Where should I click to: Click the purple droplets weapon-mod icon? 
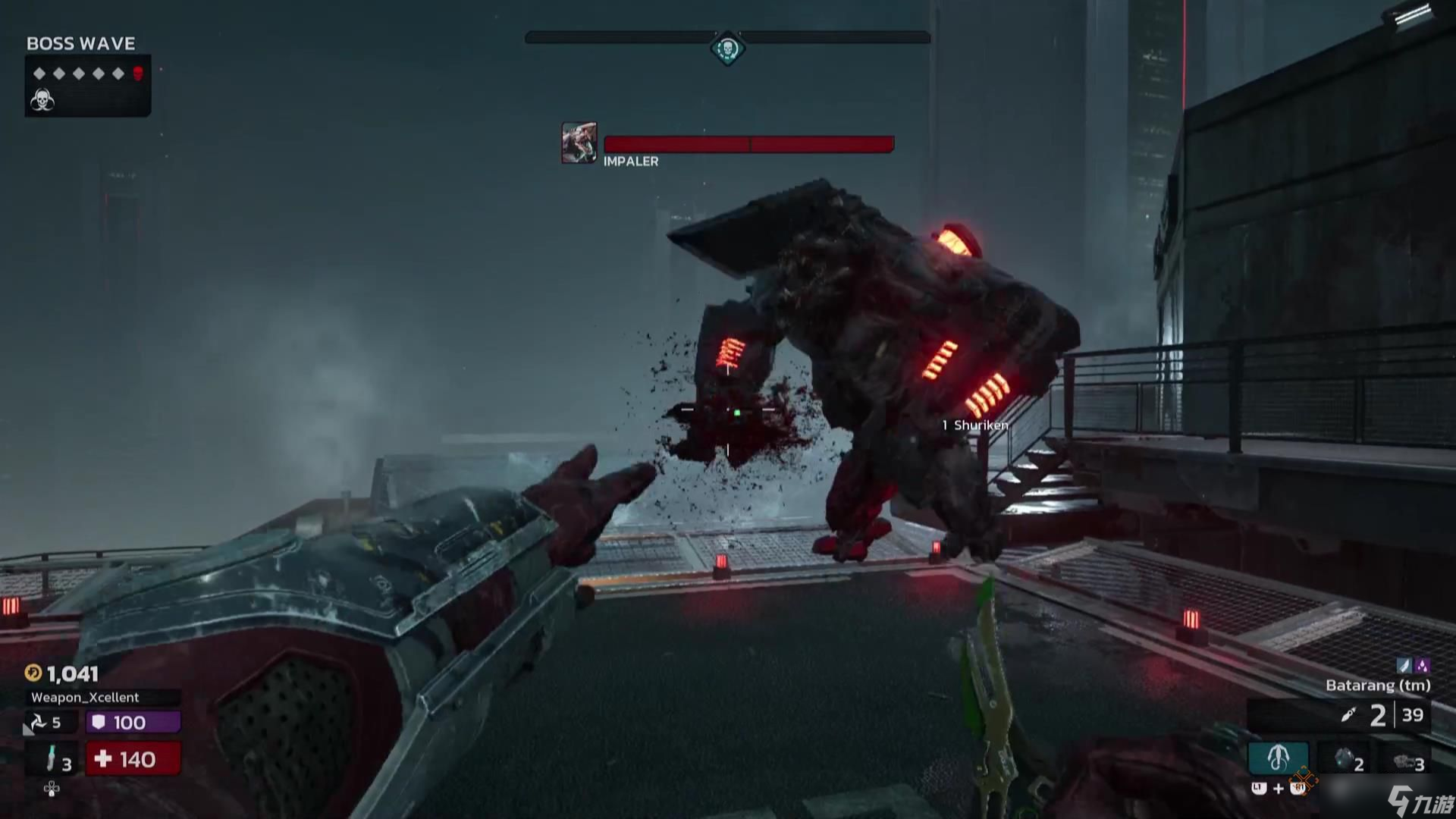1422,665
